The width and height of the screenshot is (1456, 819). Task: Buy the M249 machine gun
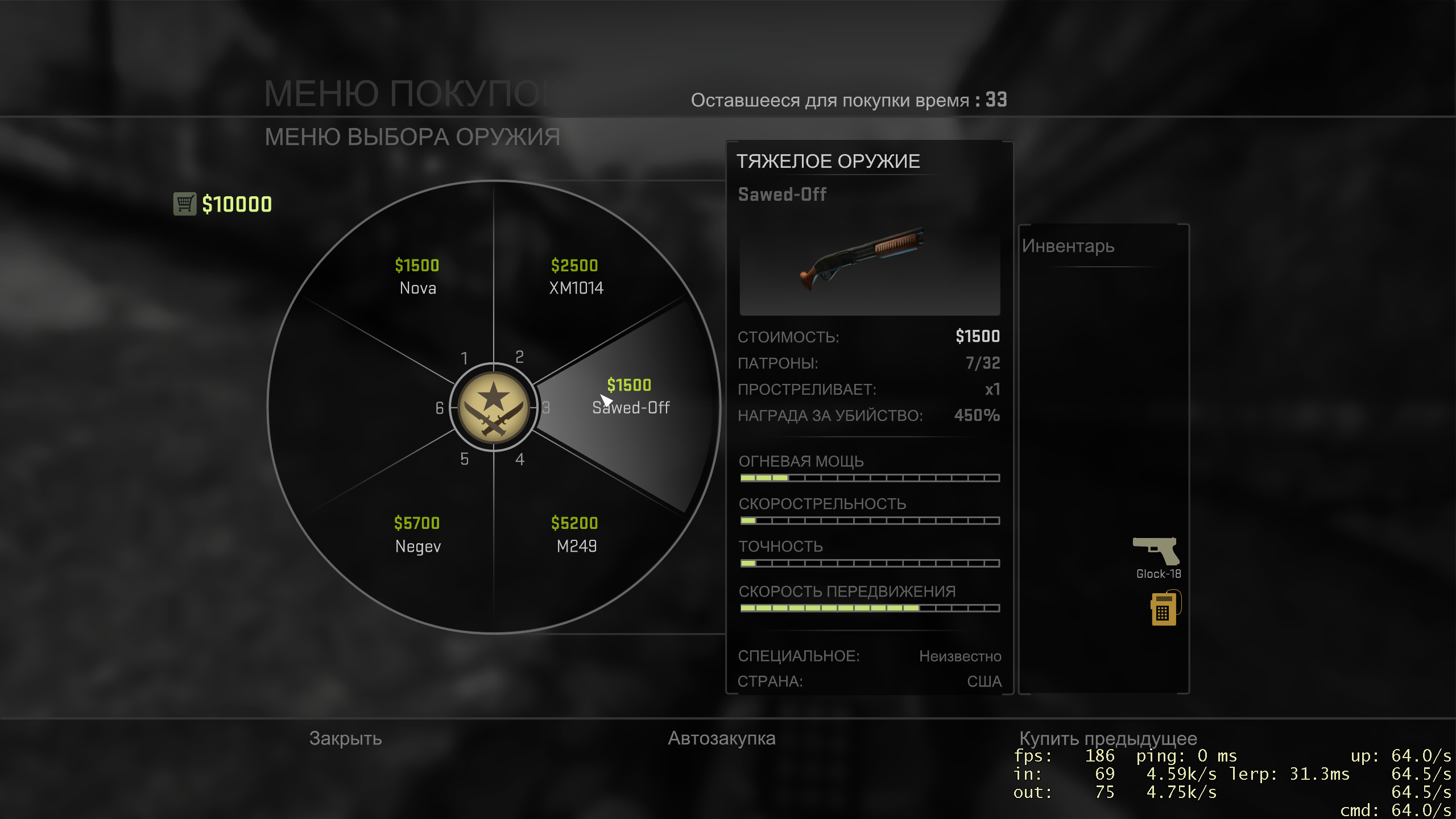pyautogui.click(x=576, y=535)
